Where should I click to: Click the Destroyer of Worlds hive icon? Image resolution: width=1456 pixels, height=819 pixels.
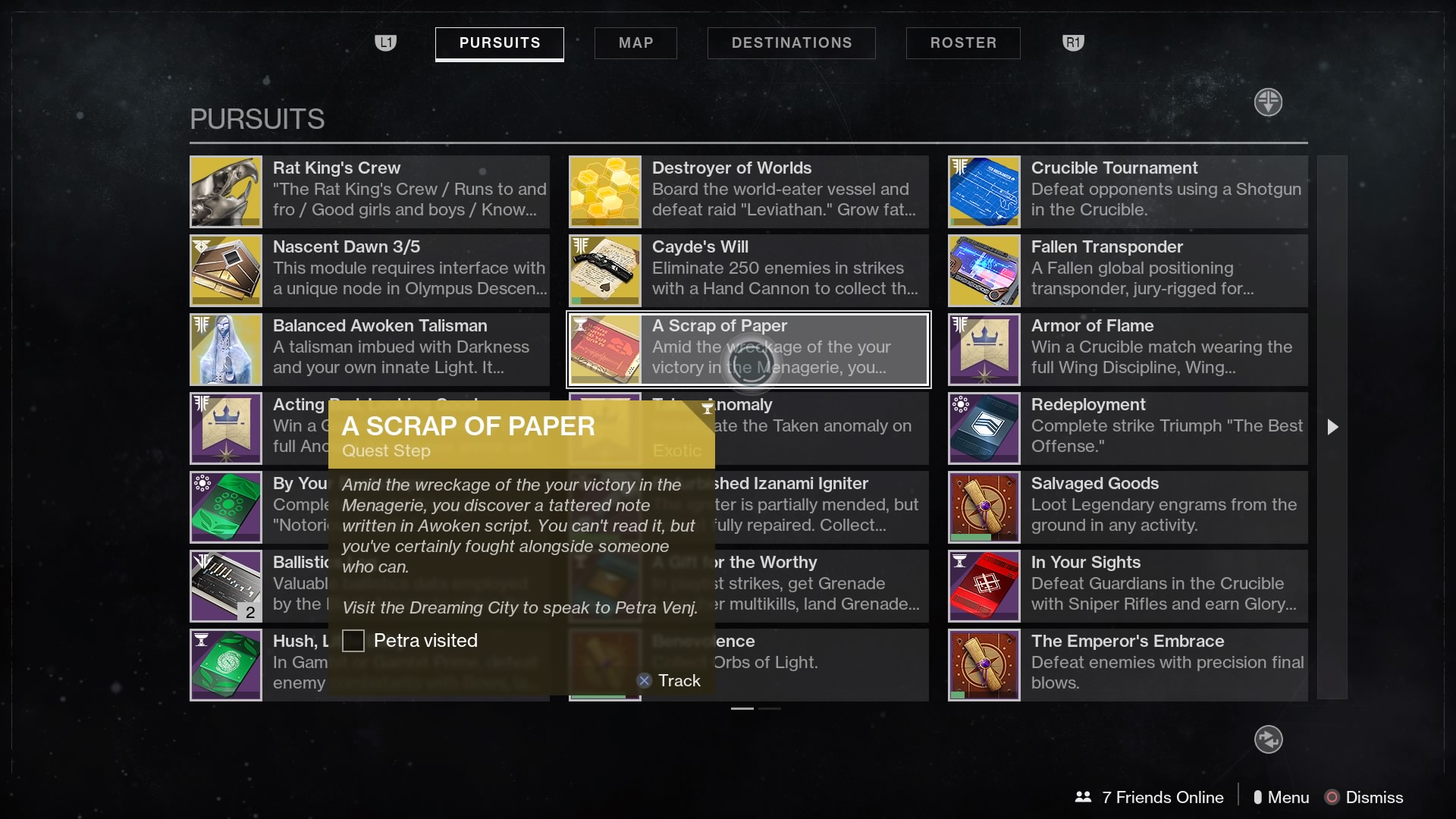[604, 191]
